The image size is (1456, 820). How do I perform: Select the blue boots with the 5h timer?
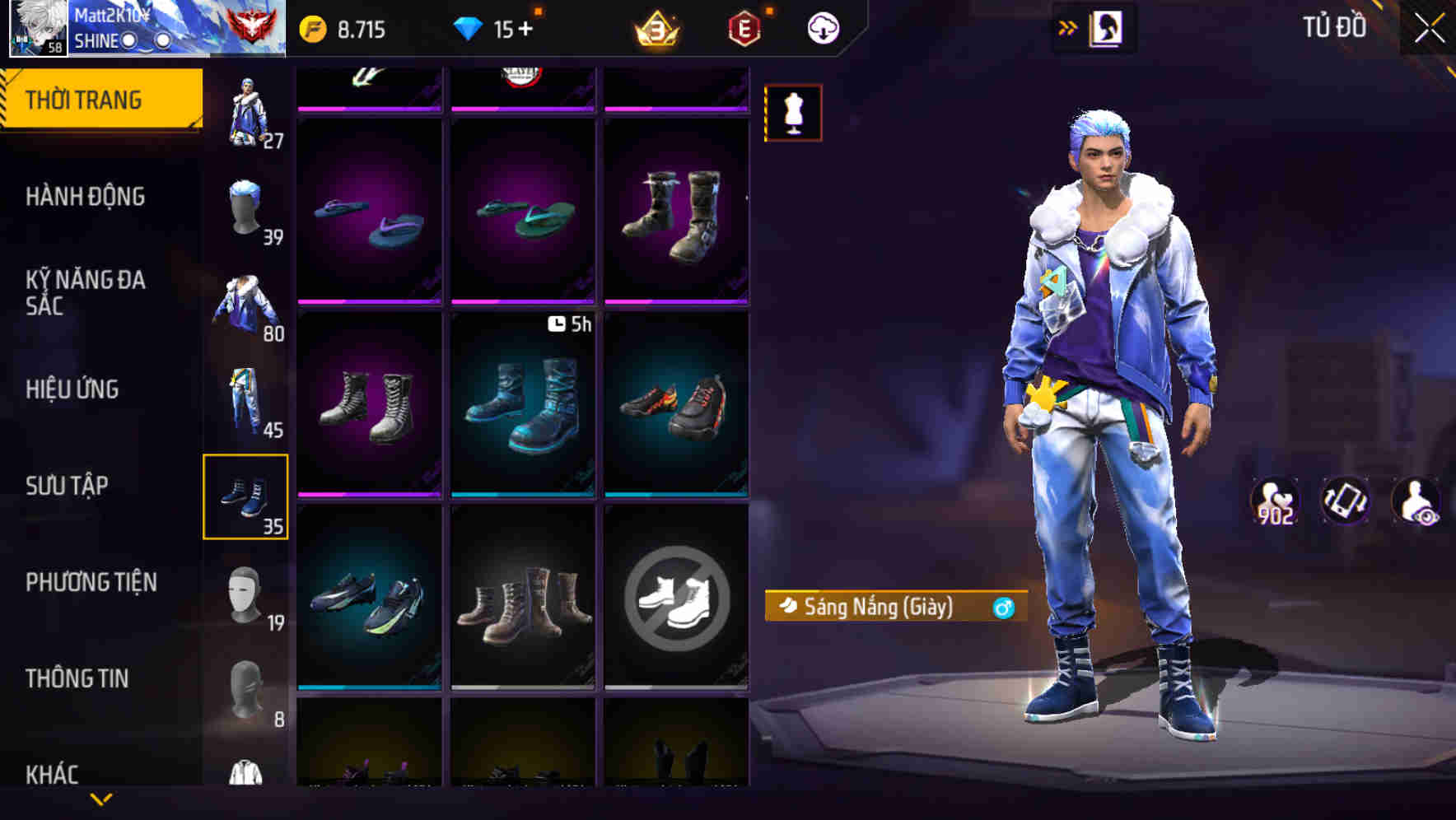click(524, 403)
